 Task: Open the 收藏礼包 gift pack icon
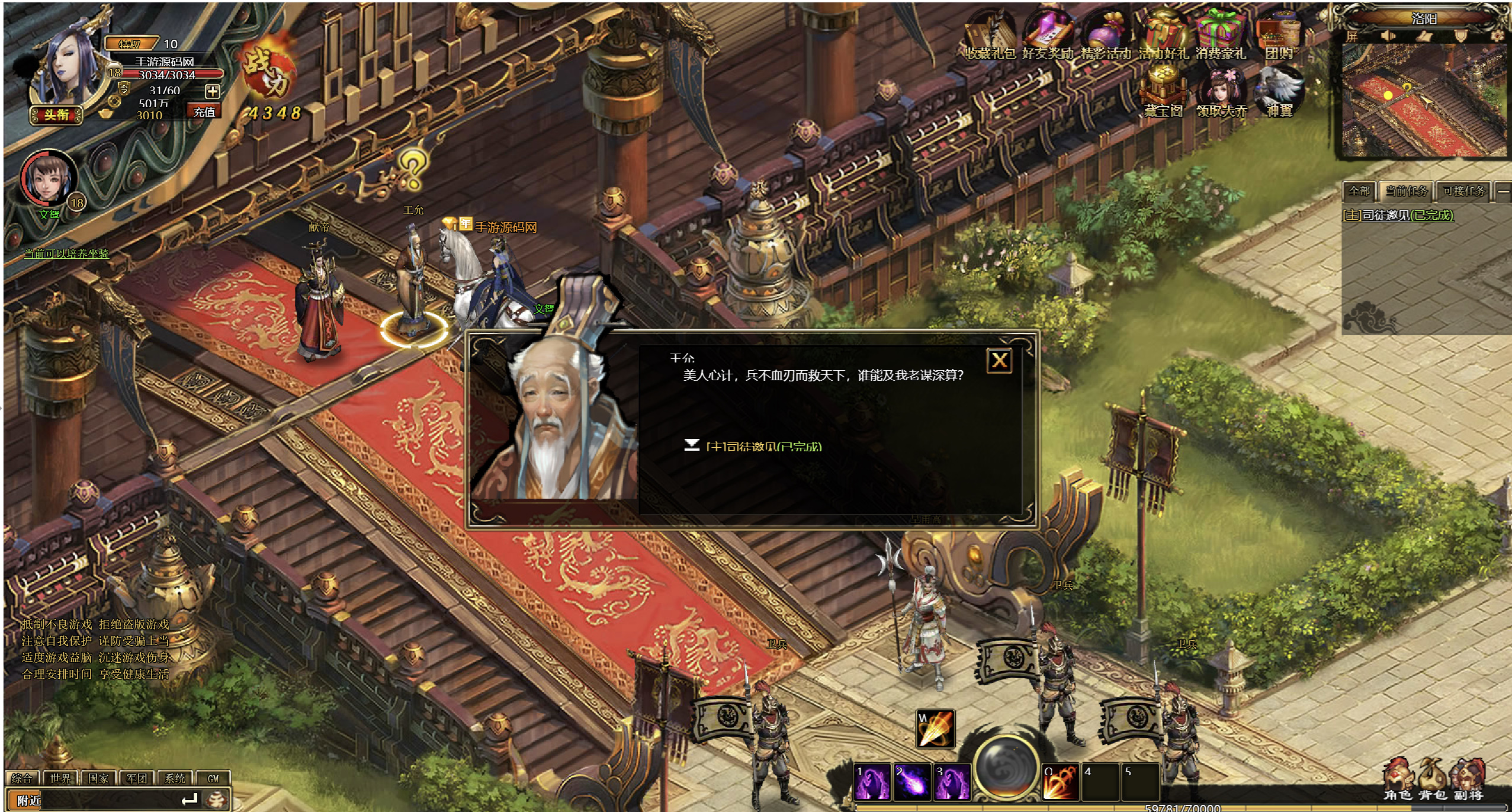pos(990,37)
